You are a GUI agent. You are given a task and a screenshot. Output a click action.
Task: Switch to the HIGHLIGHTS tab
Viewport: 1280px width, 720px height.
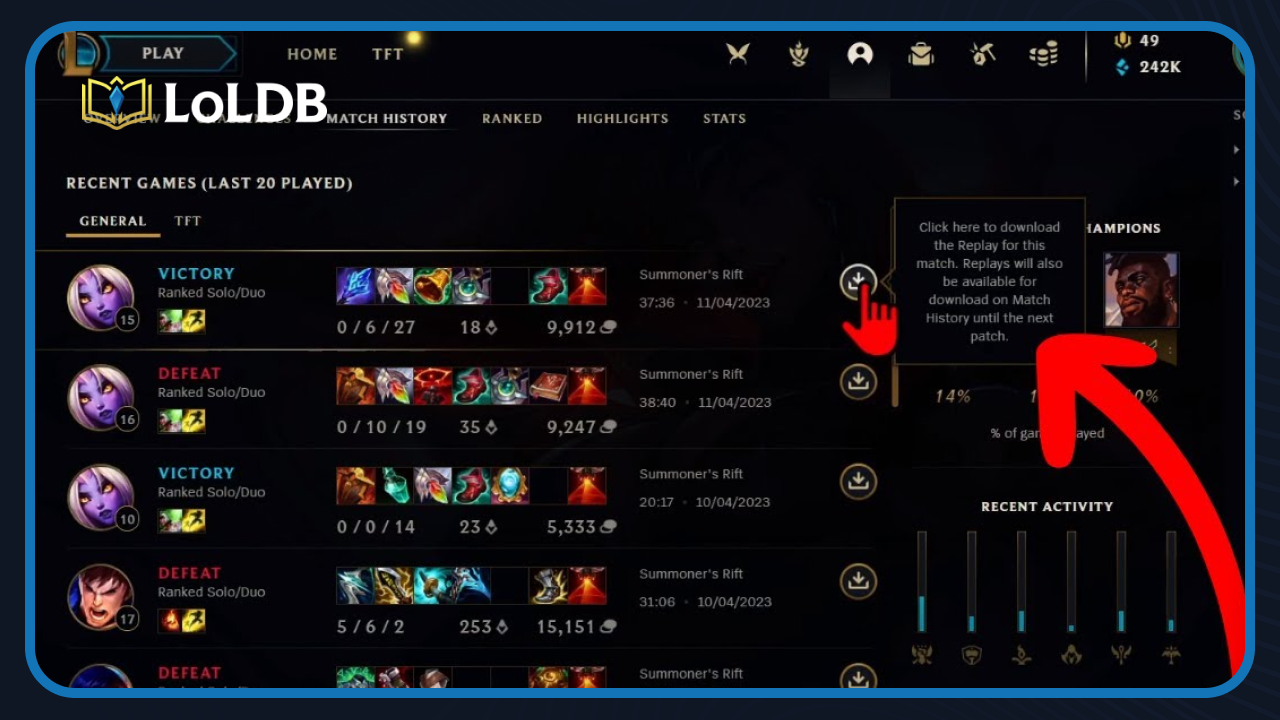[623, 118]
